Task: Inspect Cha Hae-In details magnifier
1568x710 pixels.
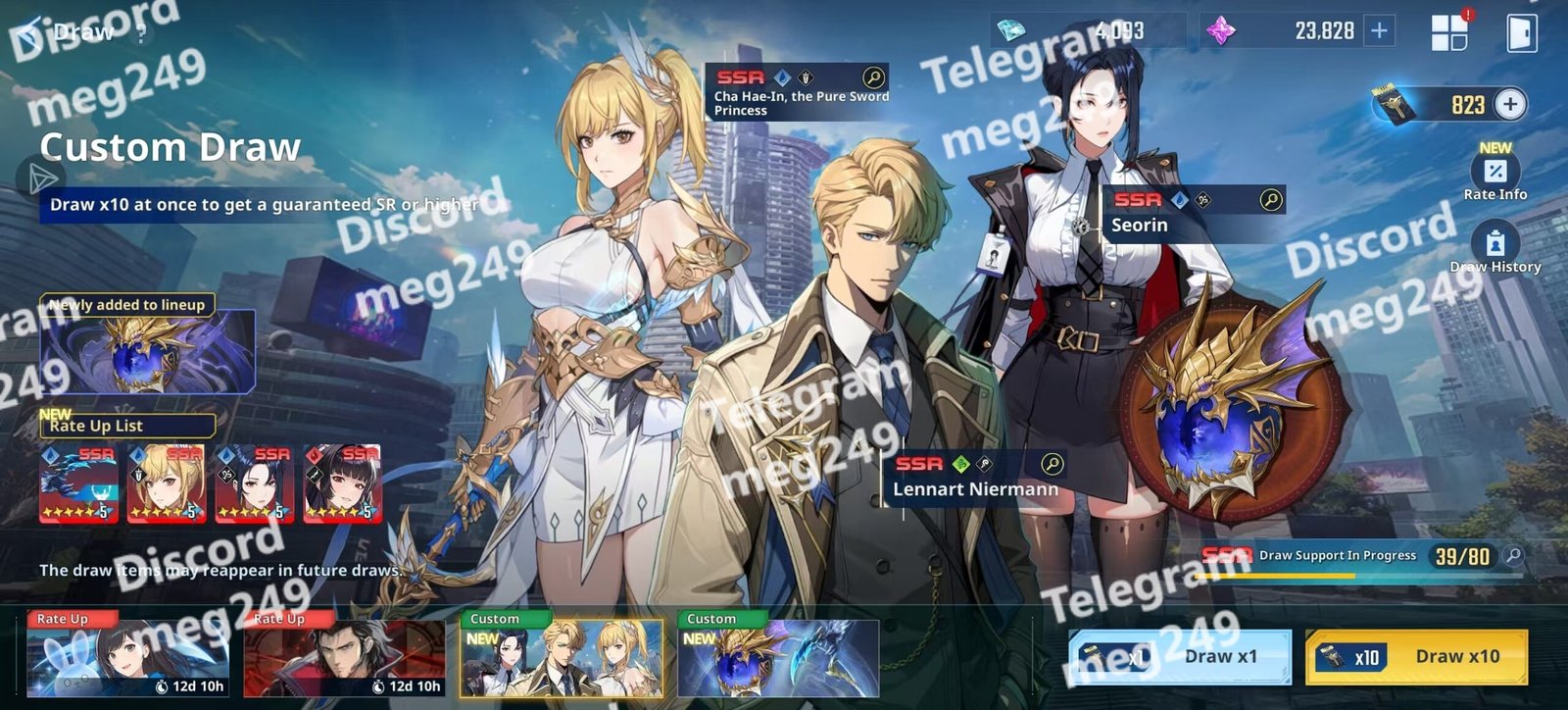Action: pos(873,77)
